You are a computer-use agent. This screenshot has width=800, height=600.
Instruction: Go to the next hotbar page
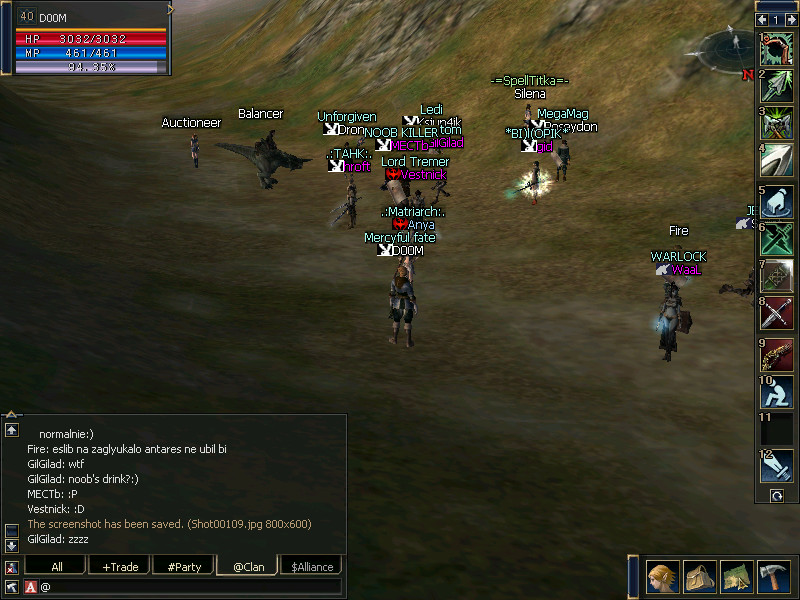click(x=790, y=19)
